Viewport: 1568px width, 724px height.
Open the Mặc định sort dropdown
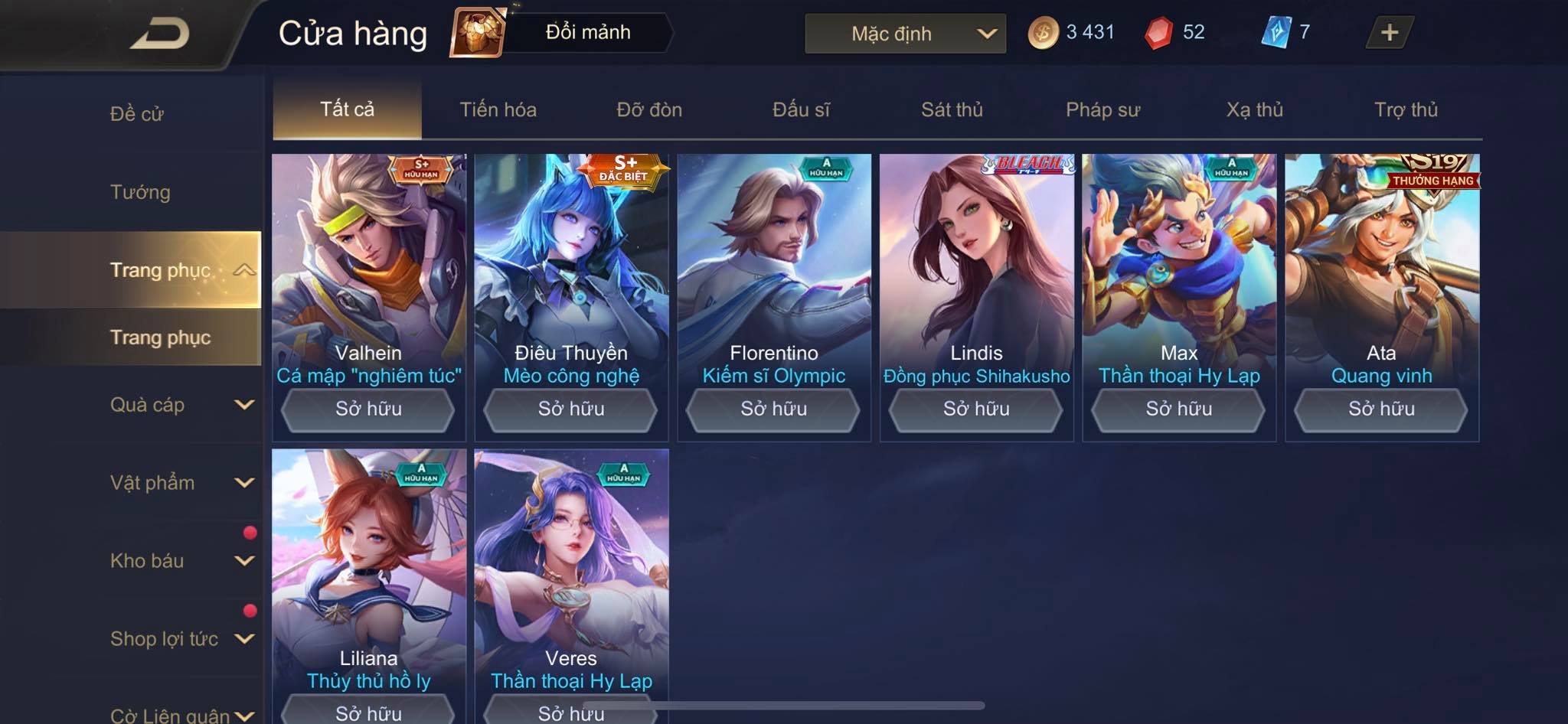(x=905, y=34)
